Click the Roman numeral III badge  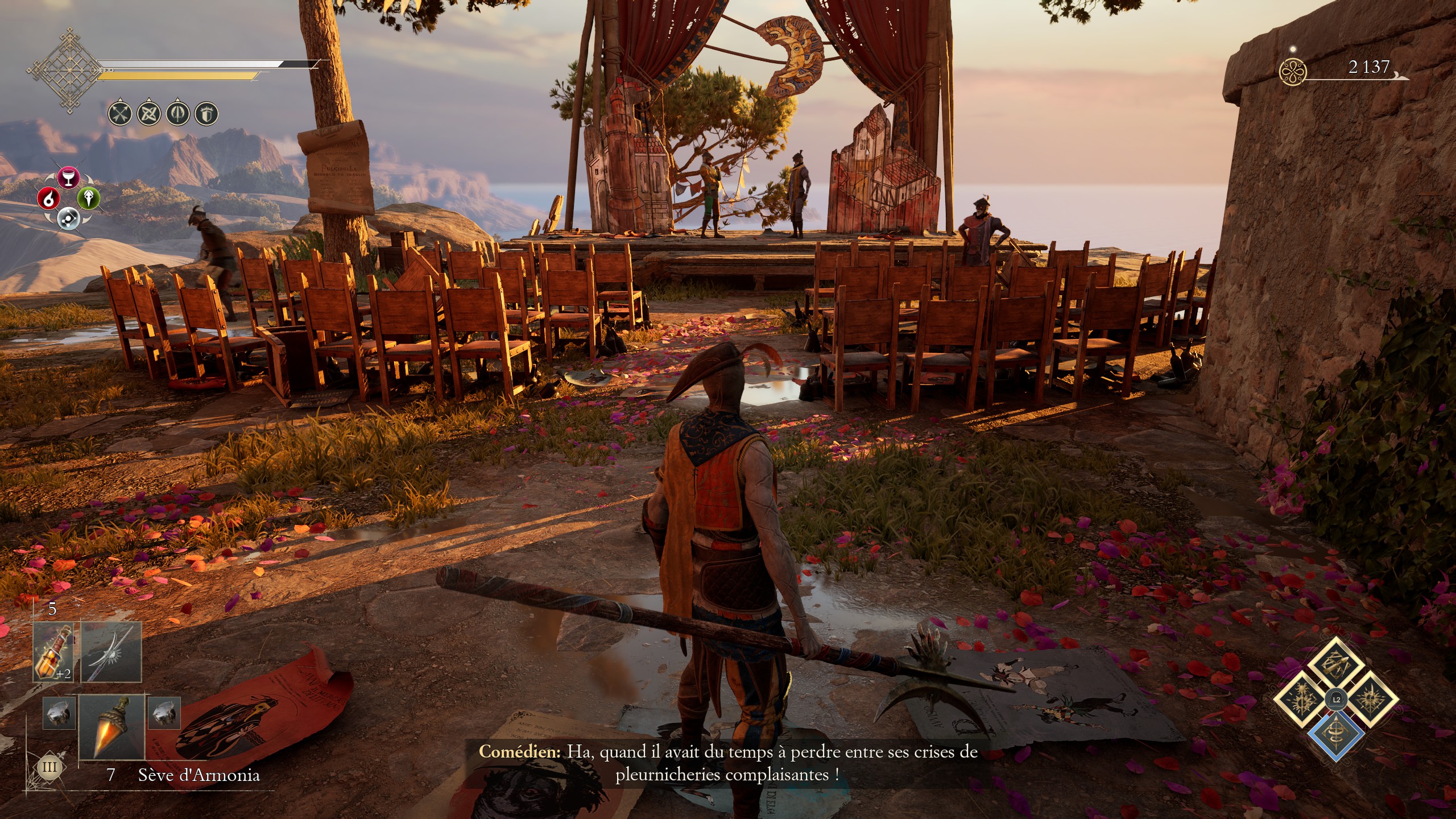tap(49, 767)
